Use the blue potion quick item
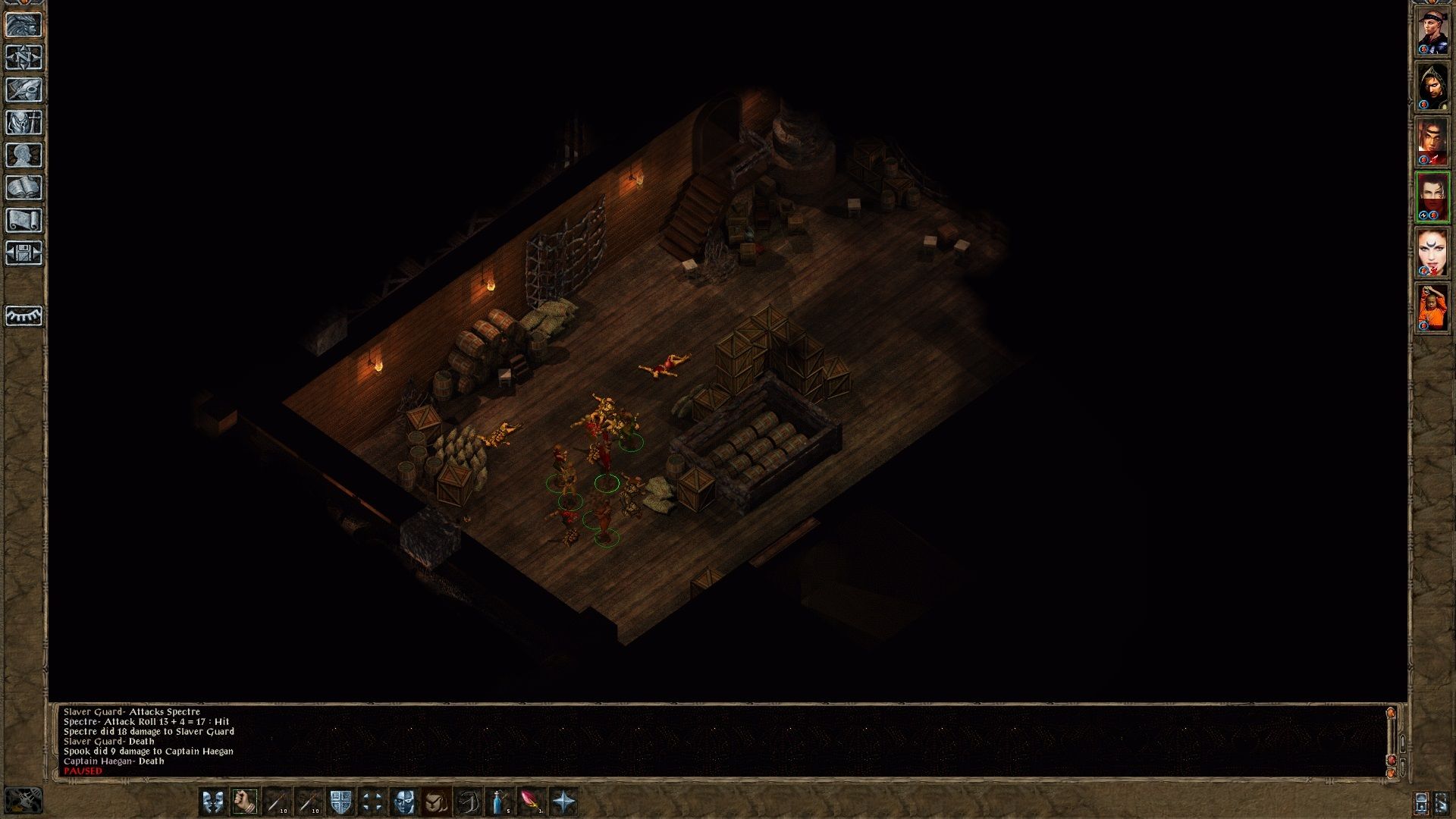This screenshot has height=819, width=1456. [500, 802]
